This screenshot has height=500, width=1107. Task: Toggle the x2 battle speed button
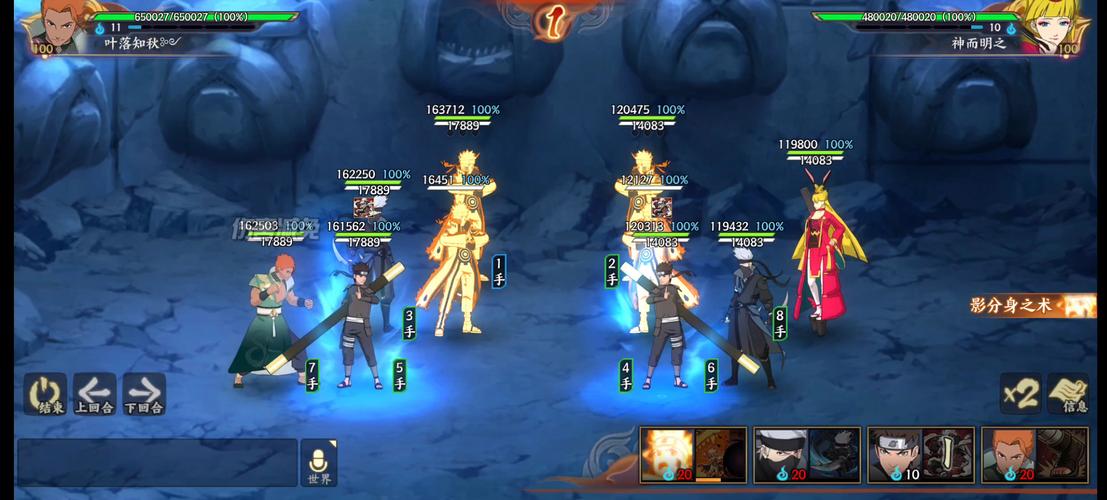1021,393
